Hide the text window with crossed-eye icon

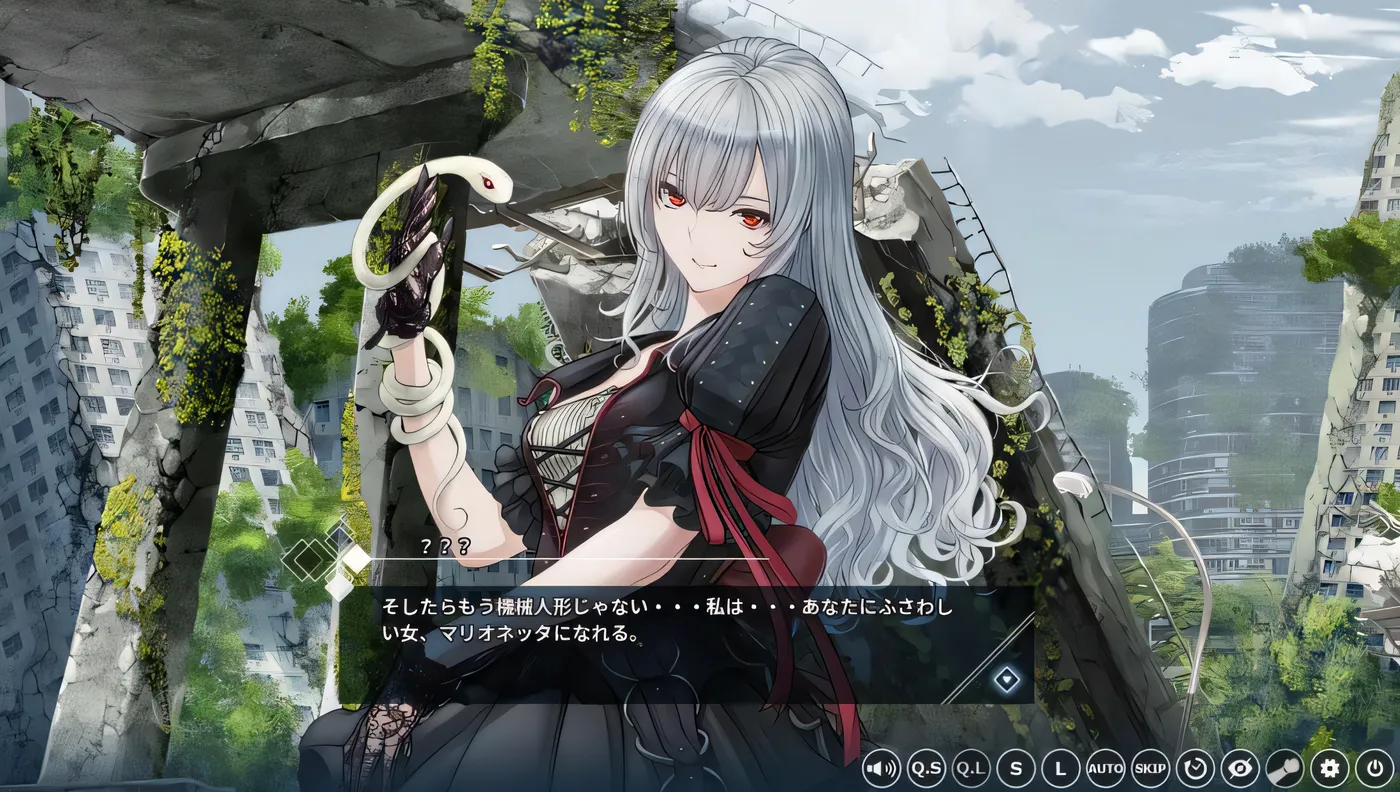tap(1240, 769)
